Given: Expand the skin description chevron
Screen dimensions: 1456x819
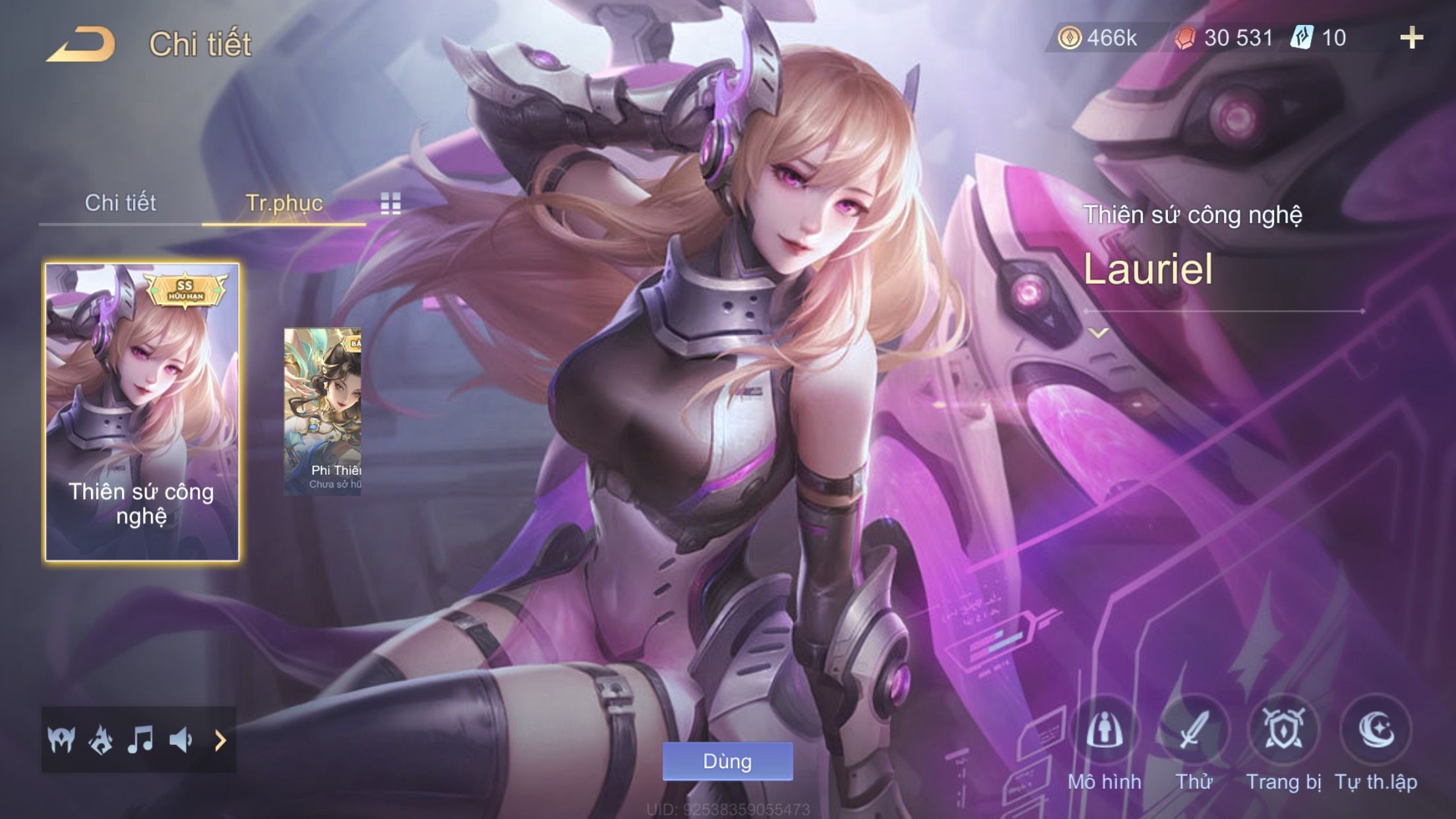Looking at the screenshot, I should pyautogui.click(x=1099, y=333).
